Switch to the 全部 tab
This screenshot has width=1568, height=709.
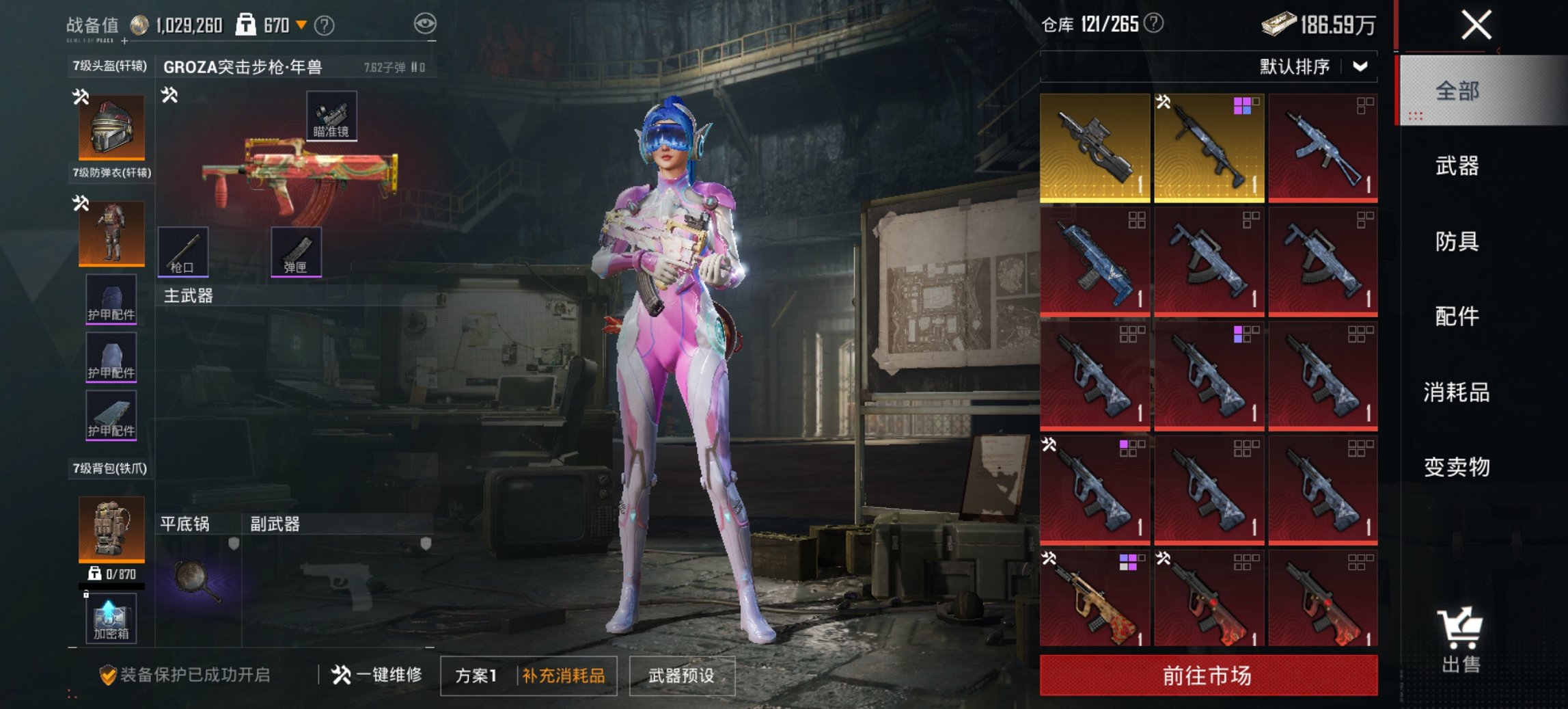click(x=1457, y=91)
